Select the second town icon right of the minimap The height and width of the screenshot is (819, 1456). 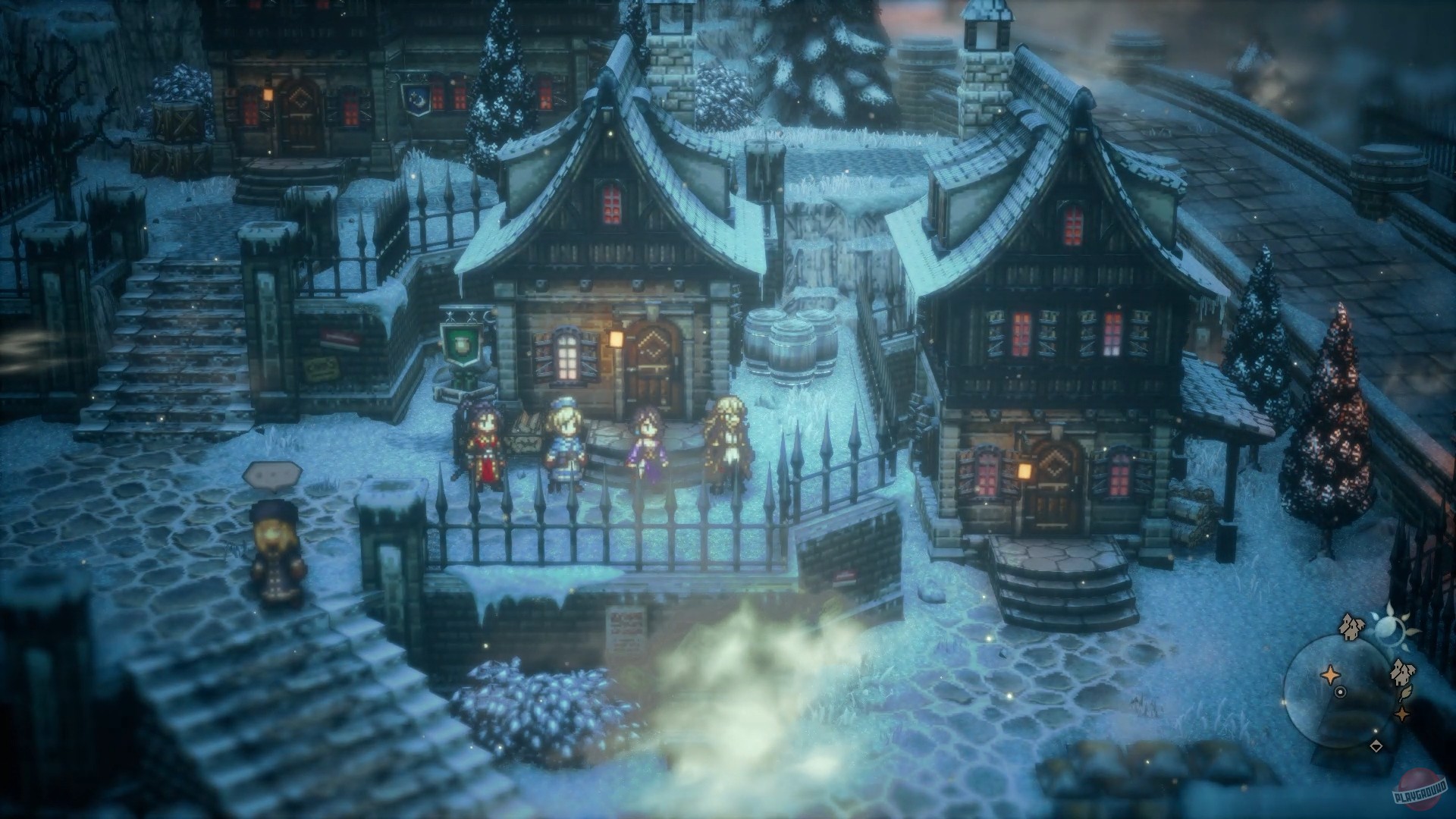[1401, 672]
